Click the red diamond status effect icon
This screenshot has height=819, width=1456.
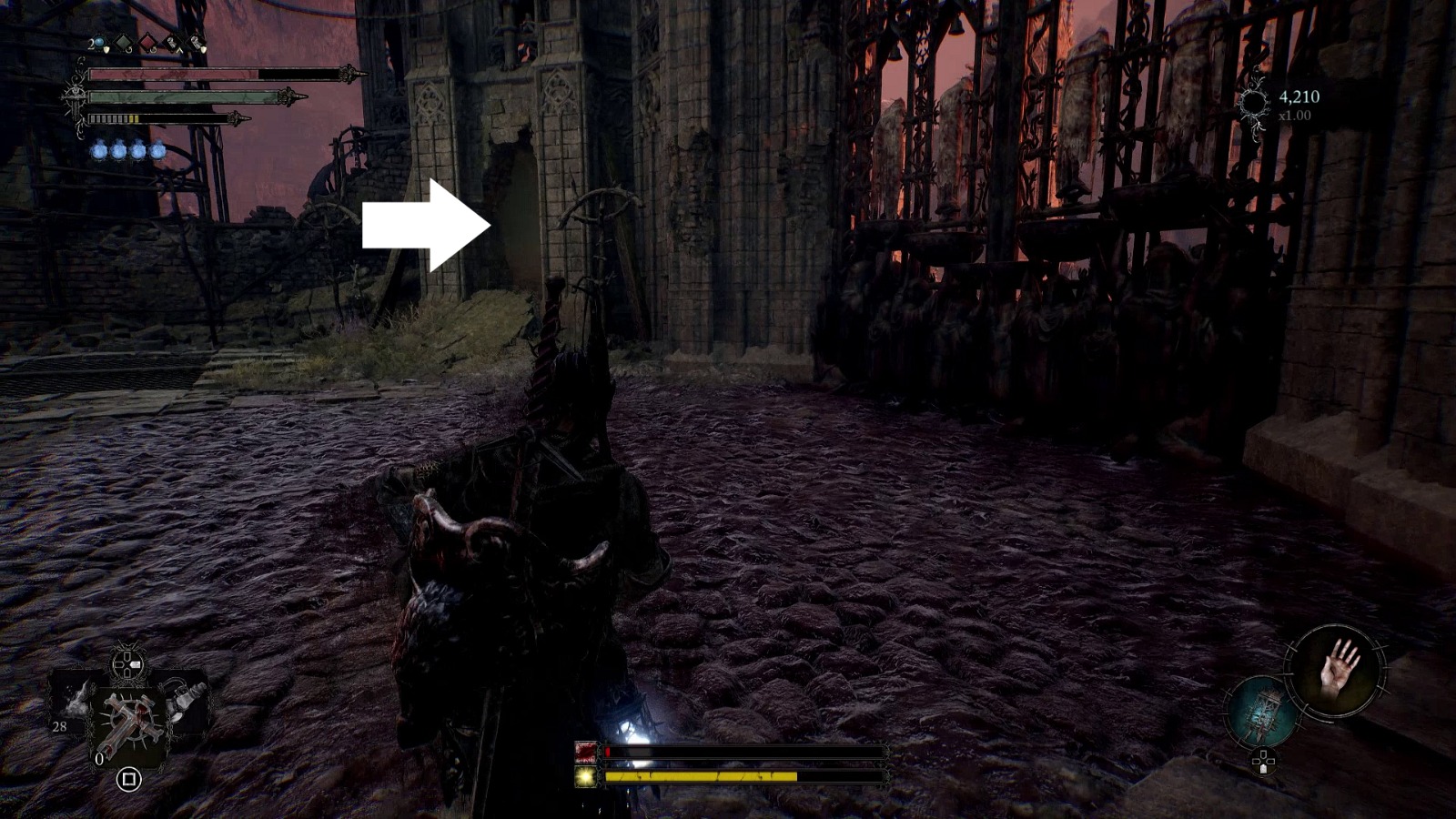(x=147, y=42)
